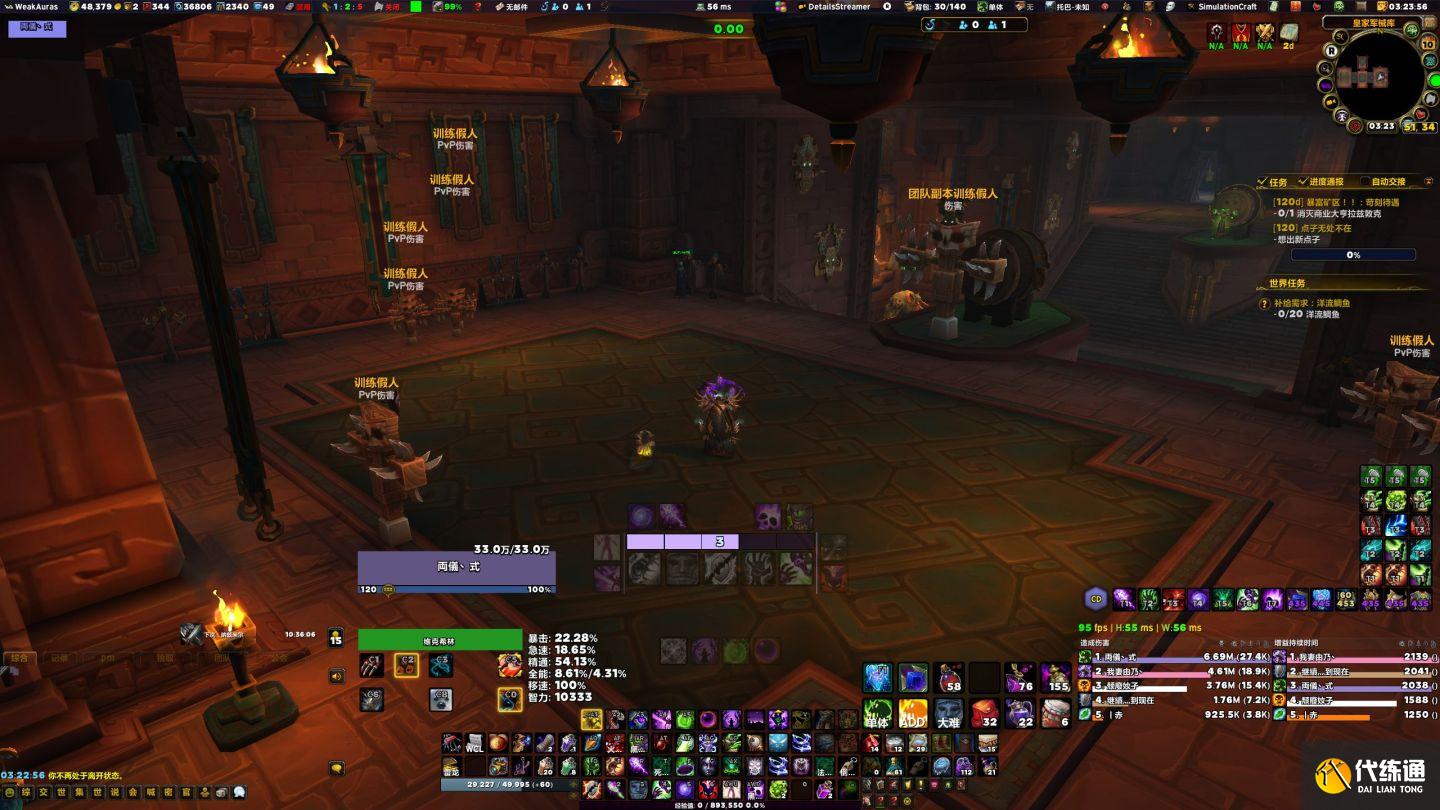Click the circular minimap
This screenshot has width=1440, height=810.
pos(1382,76)
